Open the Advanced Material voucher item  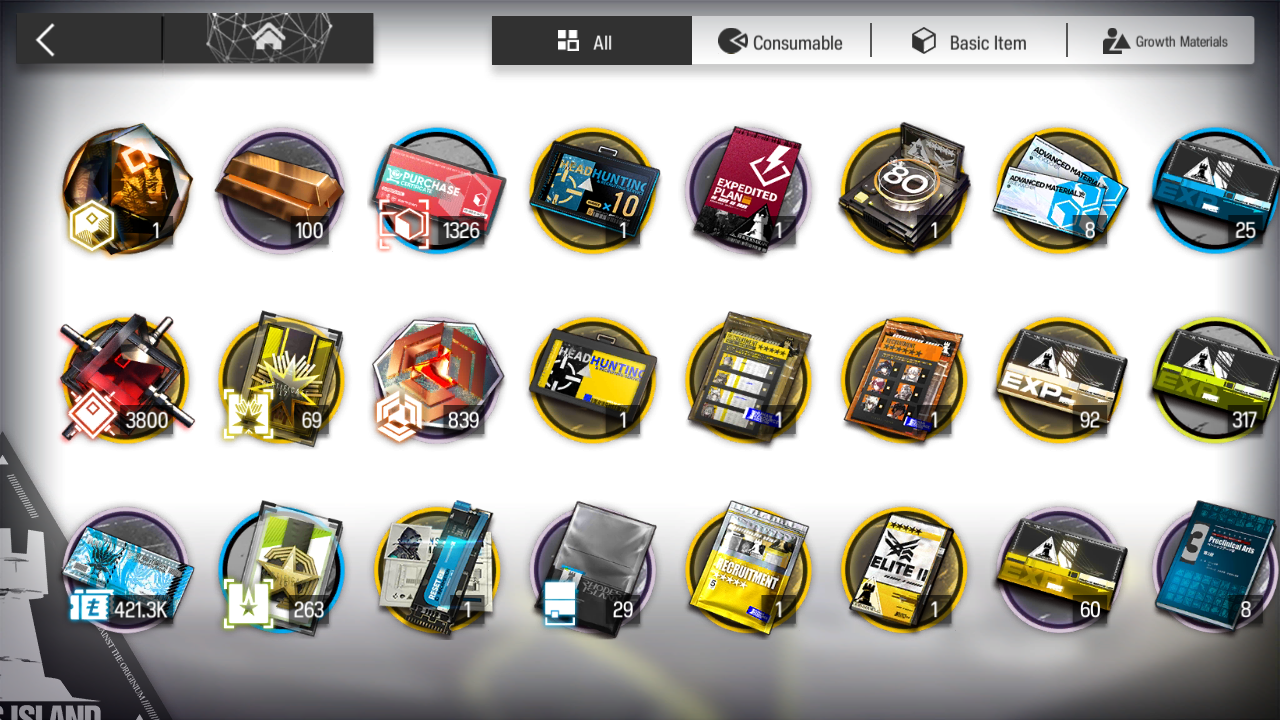(1060, 190)
